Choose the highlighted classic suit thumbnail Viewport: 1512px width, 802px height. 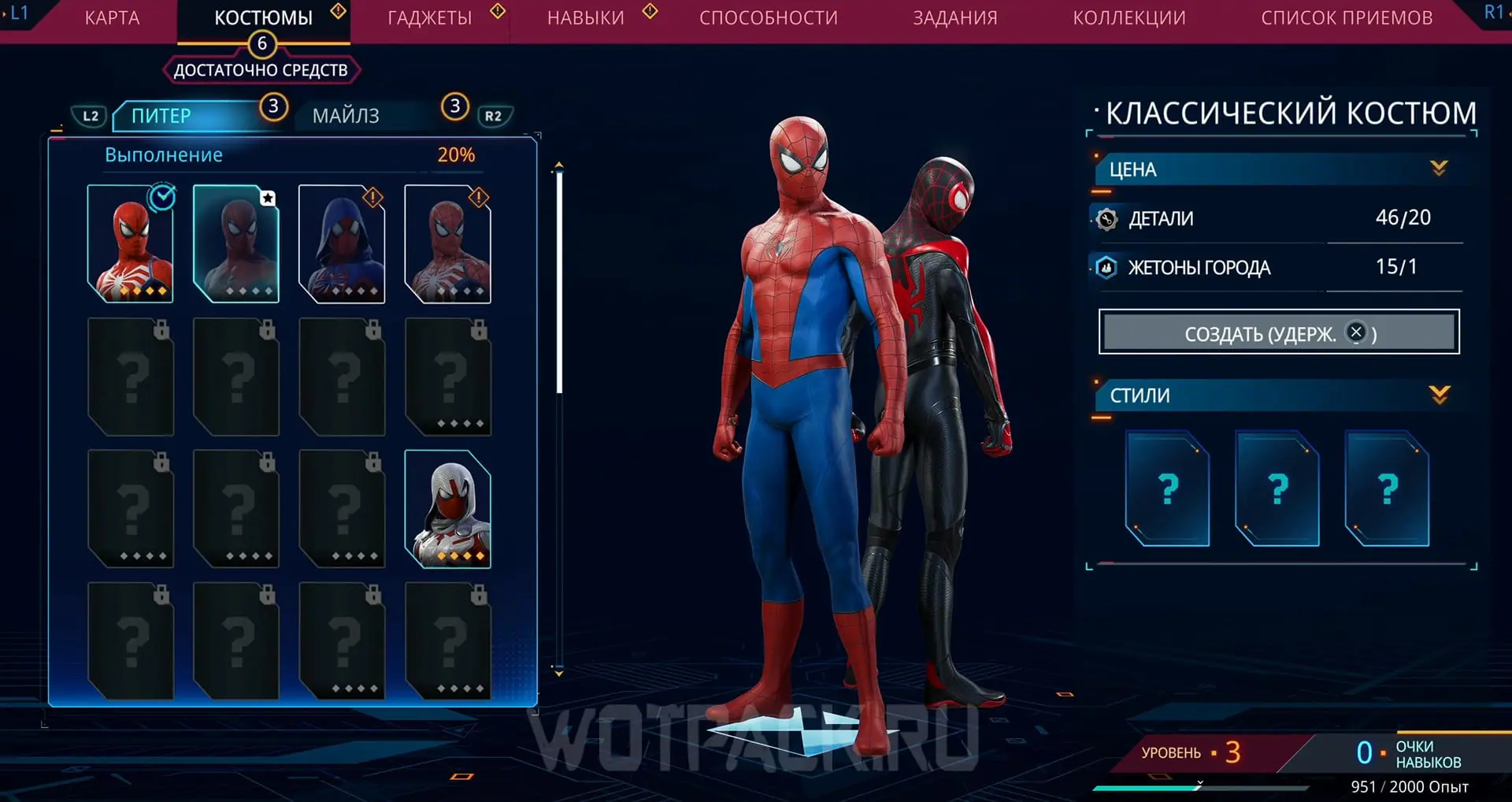coord(236,244)
